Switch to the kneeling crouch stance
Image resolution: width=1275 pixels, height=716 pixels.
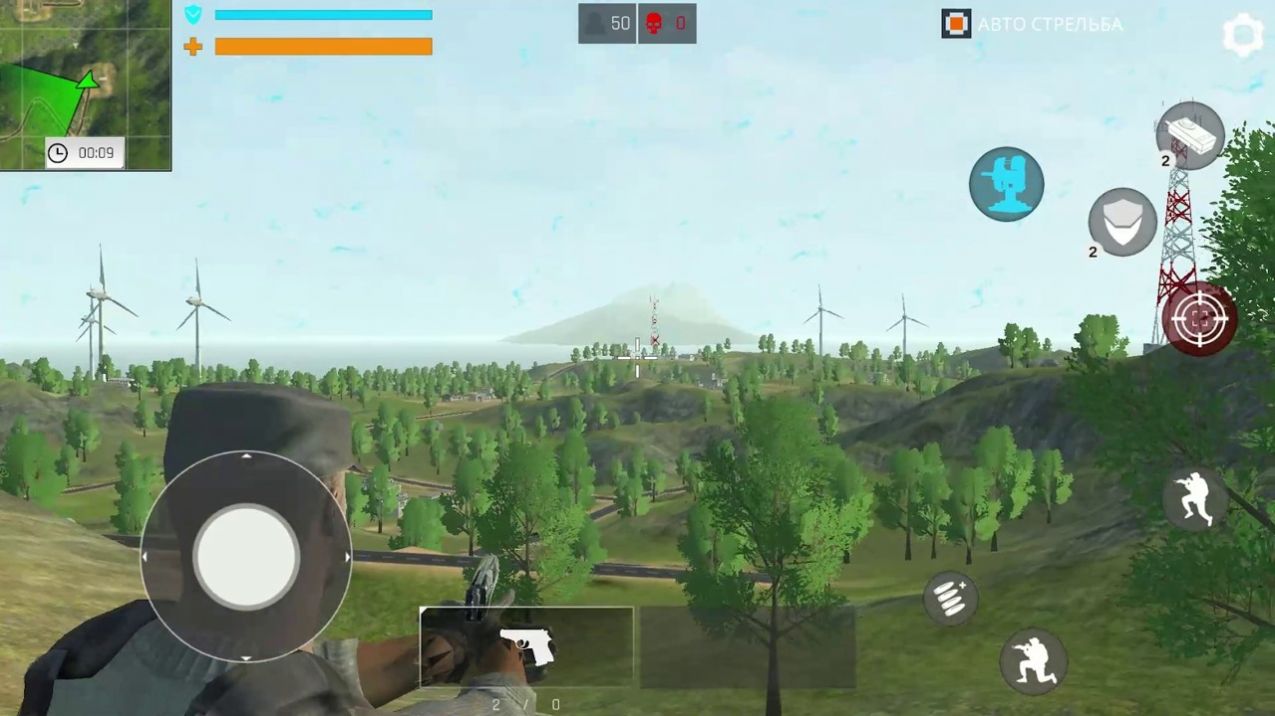(x=1033, y=661)
